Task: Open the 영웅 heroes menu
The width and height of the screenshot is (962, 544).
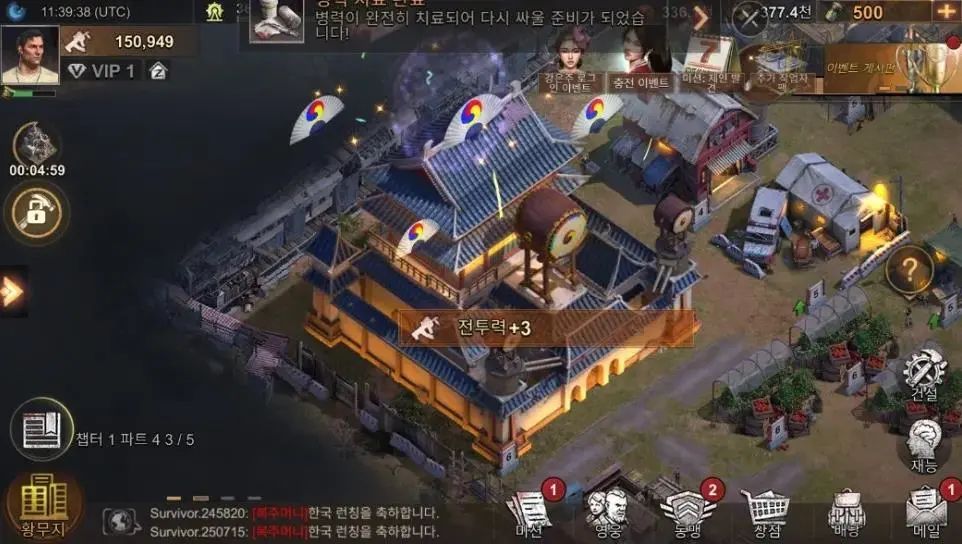Action: click(607, 512)
